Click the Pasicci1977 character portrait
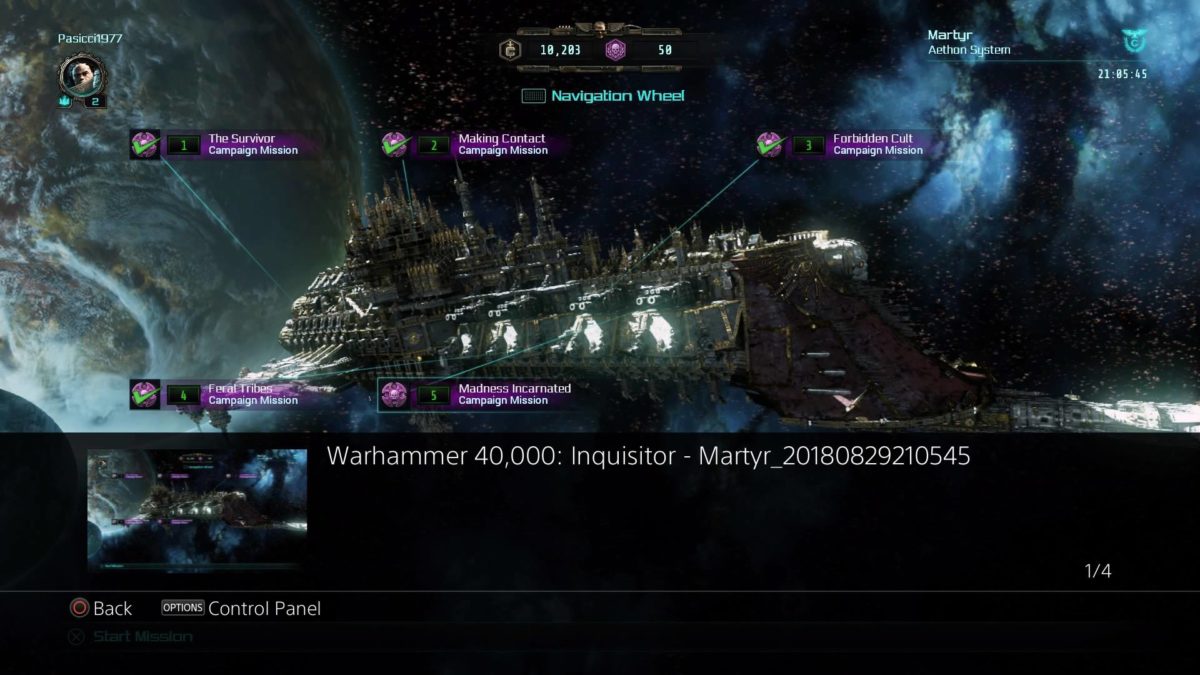Viewport: 1200px width, 675px height. click(x=80, y=75)
